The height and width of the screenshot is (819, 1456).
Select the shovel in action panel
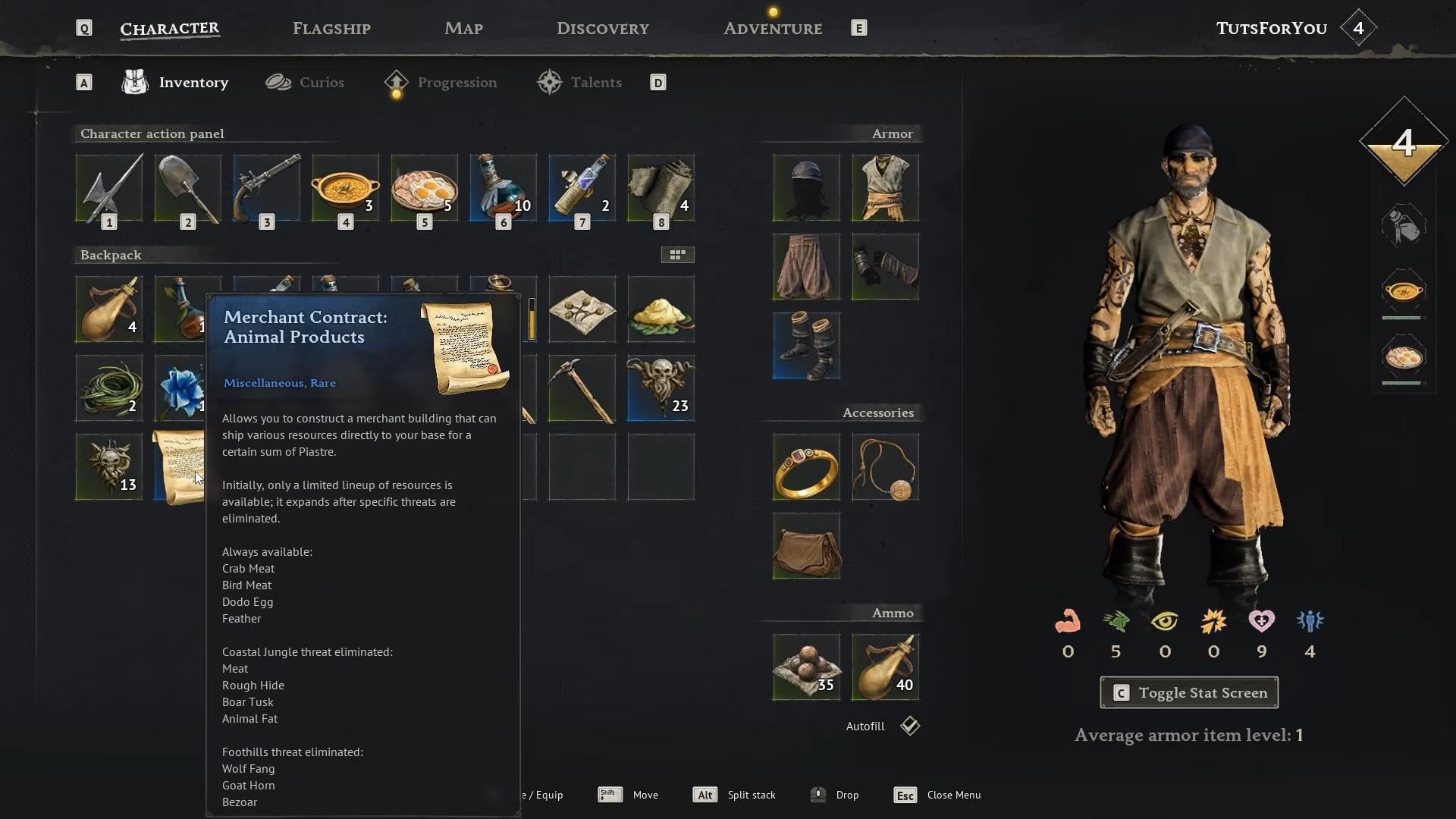188,188
